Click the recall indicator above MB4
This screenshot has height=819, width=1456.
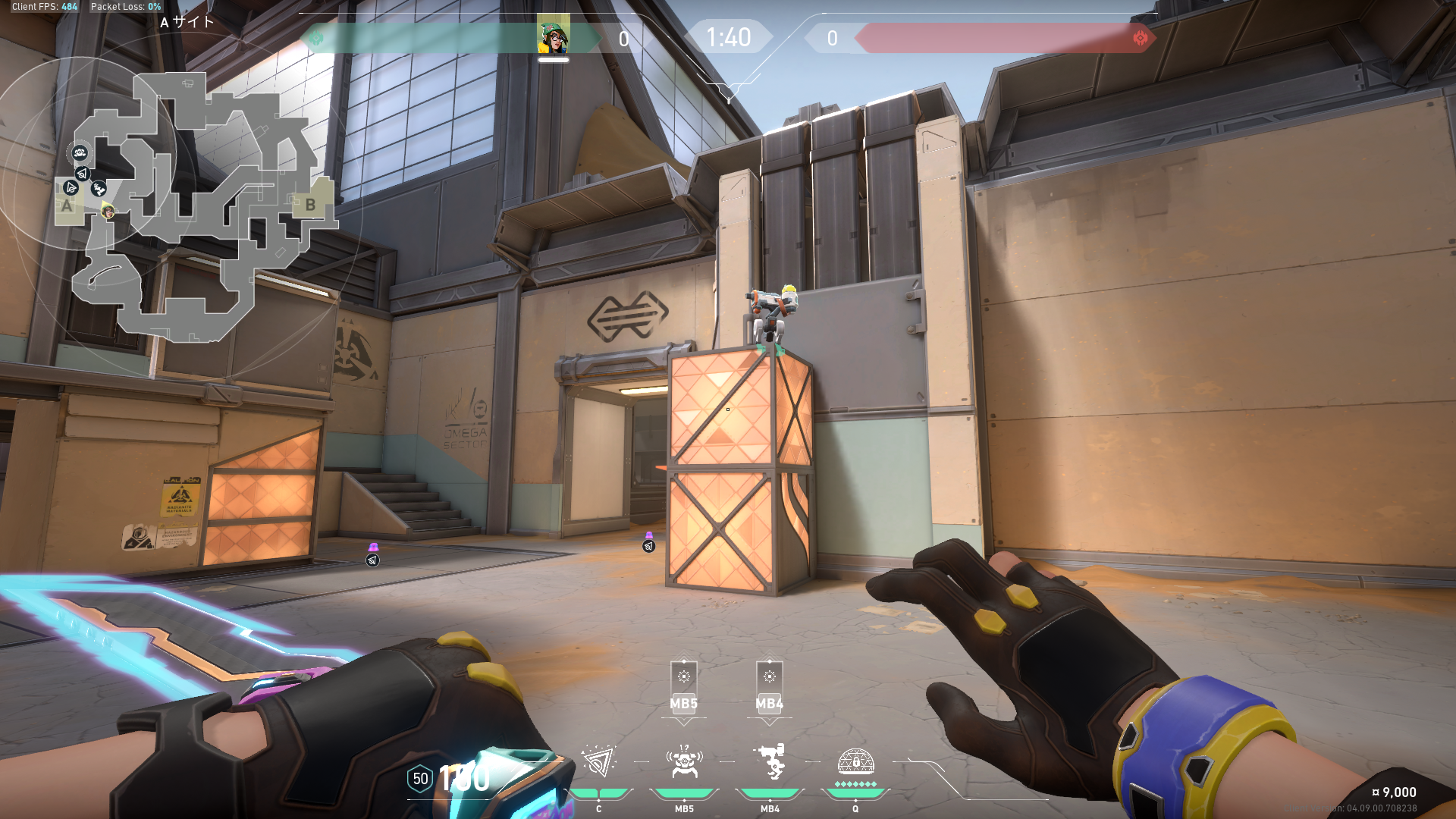(x=770, y=676)
